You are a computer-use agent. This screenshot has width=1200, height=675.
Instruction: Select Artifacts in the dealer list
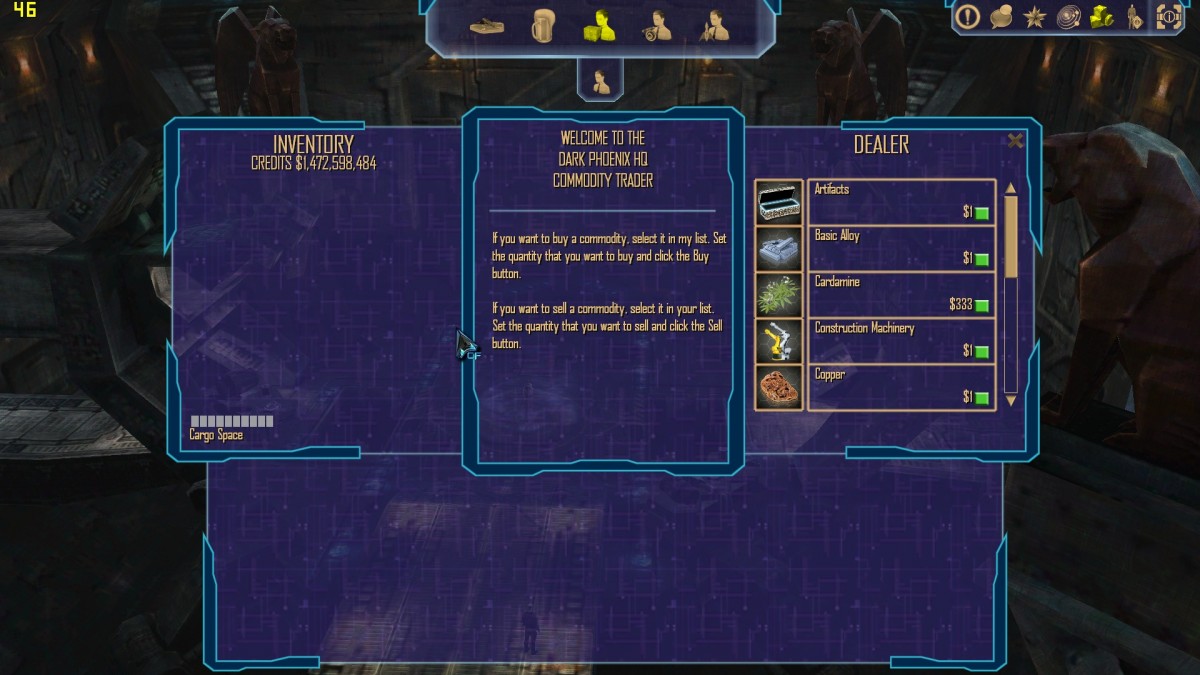[900, 201]
